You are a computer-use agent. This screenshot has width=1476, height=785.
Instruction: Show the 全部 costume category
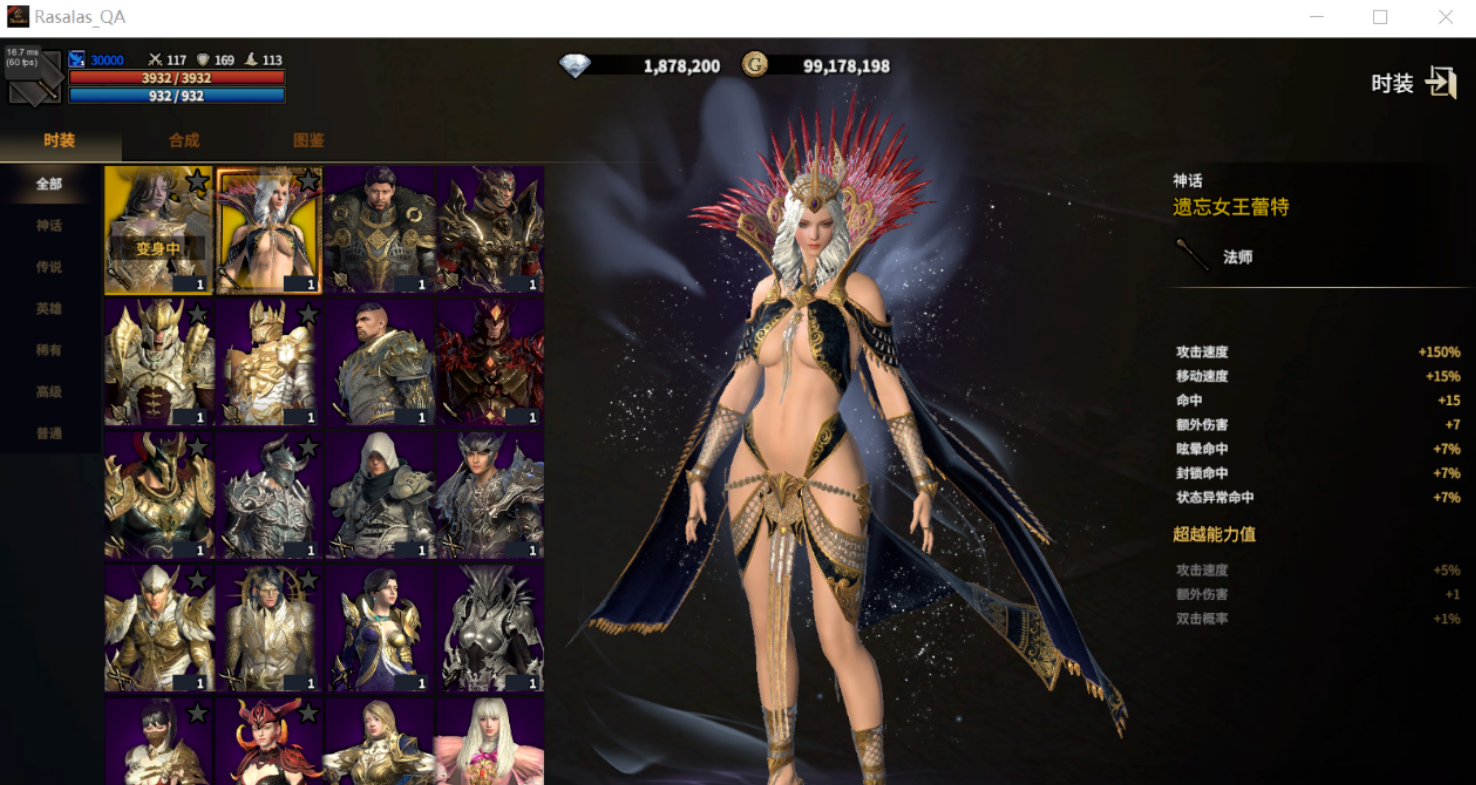[49, 184]
